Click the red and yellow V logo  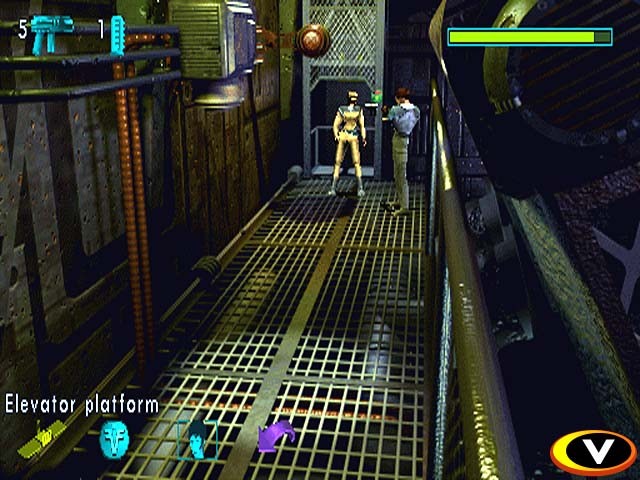pyautogui.click(x=597, y=451)
